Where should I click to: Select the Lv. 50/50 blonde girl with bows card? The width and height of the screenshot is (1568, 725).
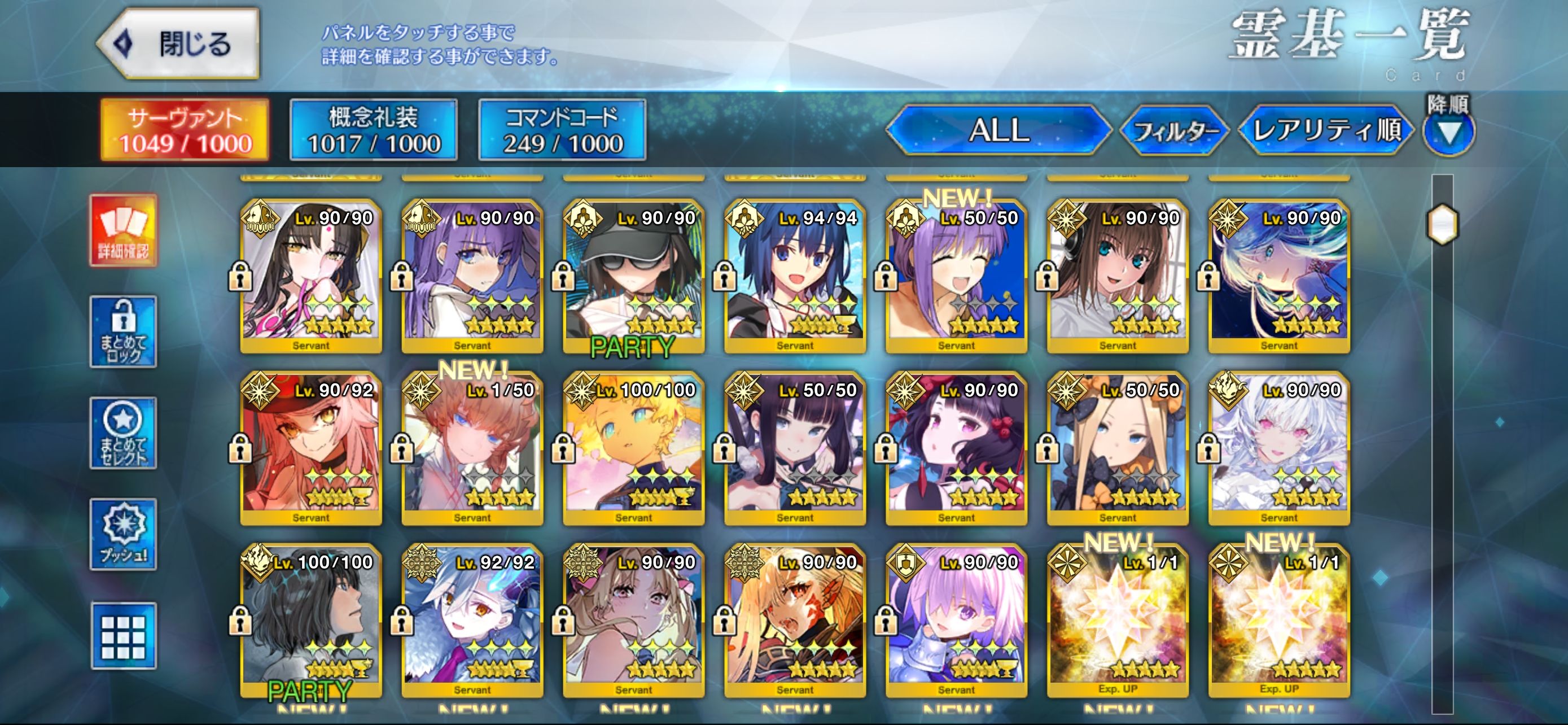[1117, 447]
